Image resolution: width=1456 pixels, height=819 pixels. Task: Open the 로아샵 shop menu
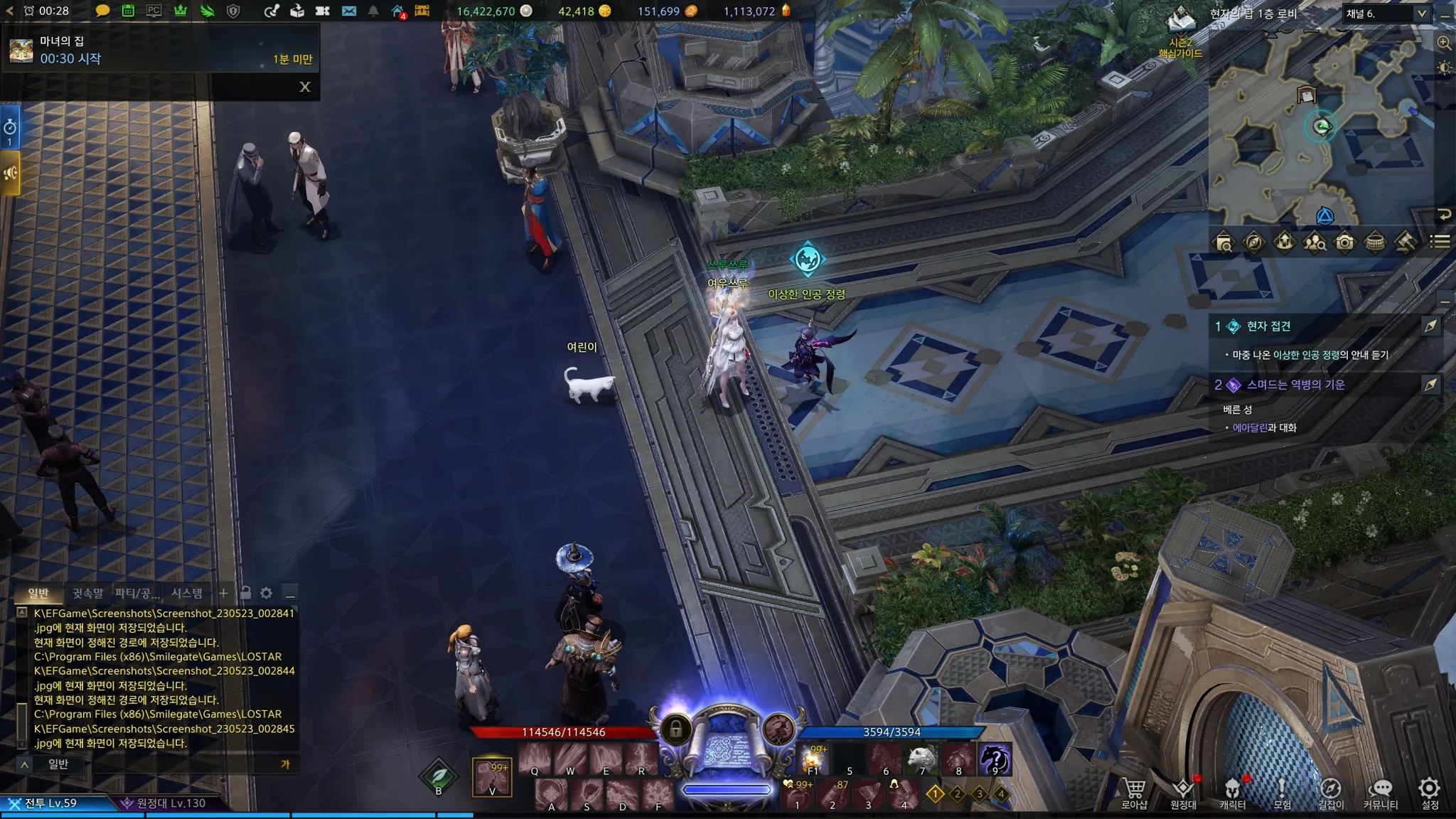1134,793
